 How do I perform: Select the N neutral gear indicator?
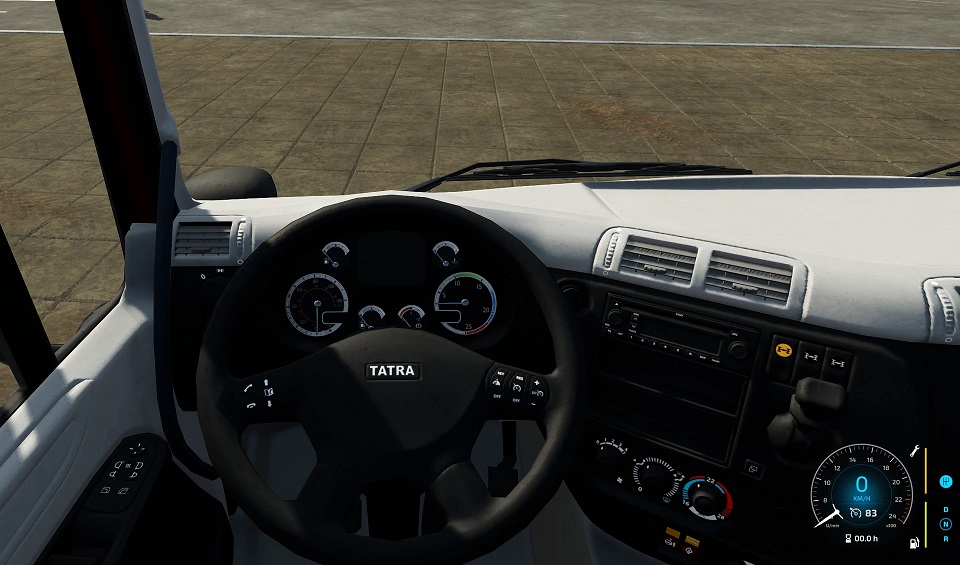946,524
